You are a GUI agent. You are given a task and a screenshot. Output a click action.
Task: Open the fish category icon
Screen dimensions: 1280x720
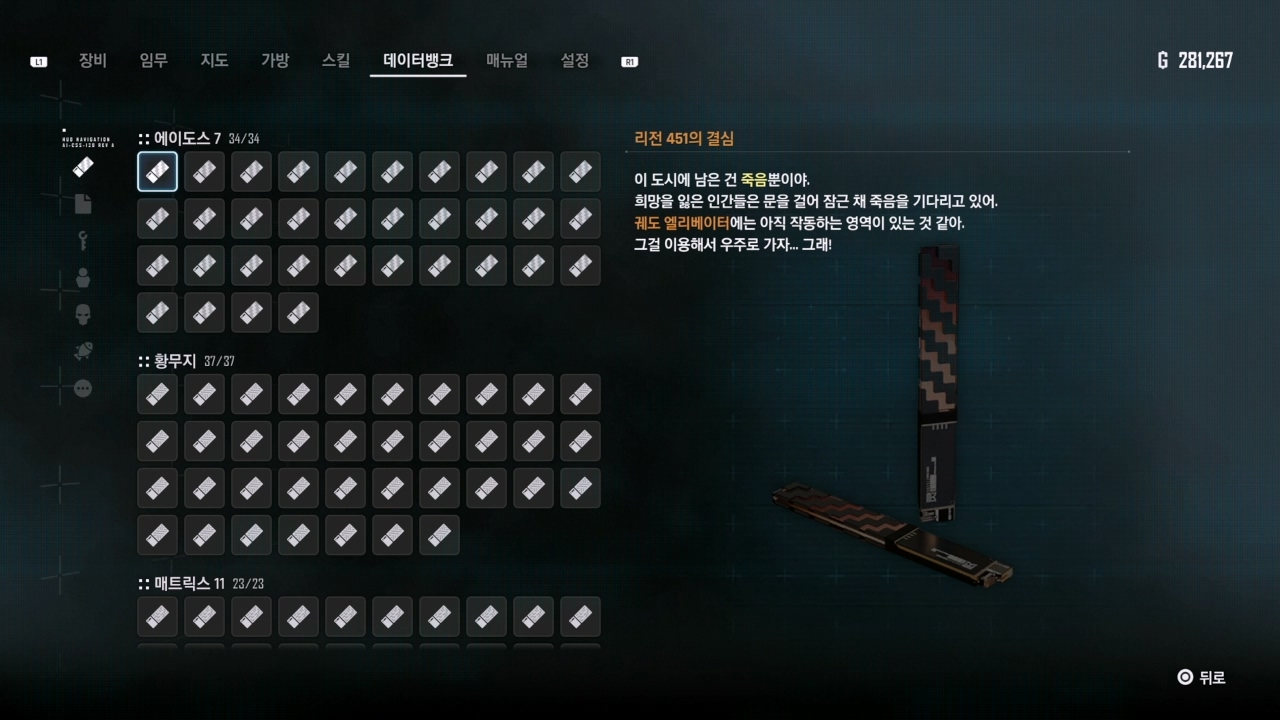click(83, 351)
